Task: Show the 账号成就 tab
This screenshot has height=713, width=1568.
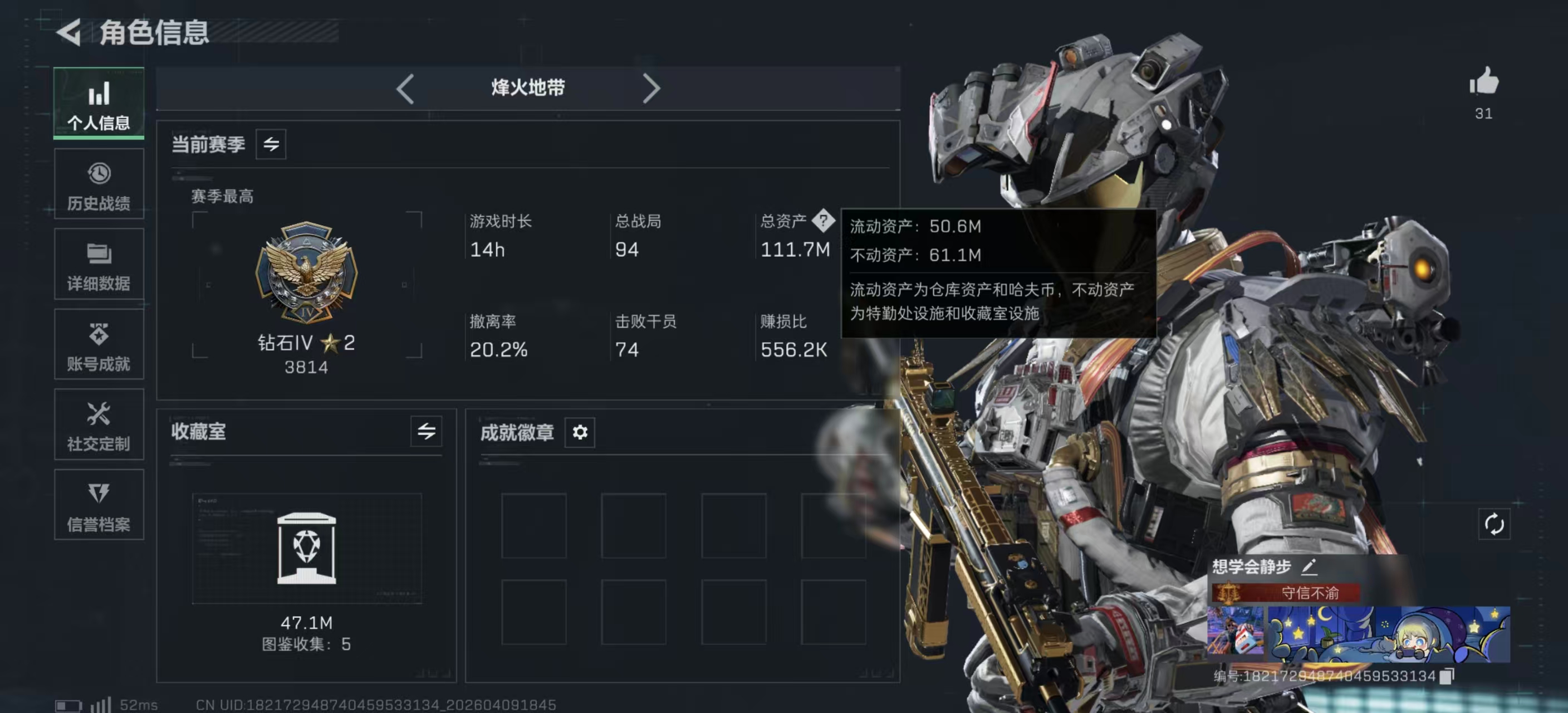Action: tap(99, 345)
